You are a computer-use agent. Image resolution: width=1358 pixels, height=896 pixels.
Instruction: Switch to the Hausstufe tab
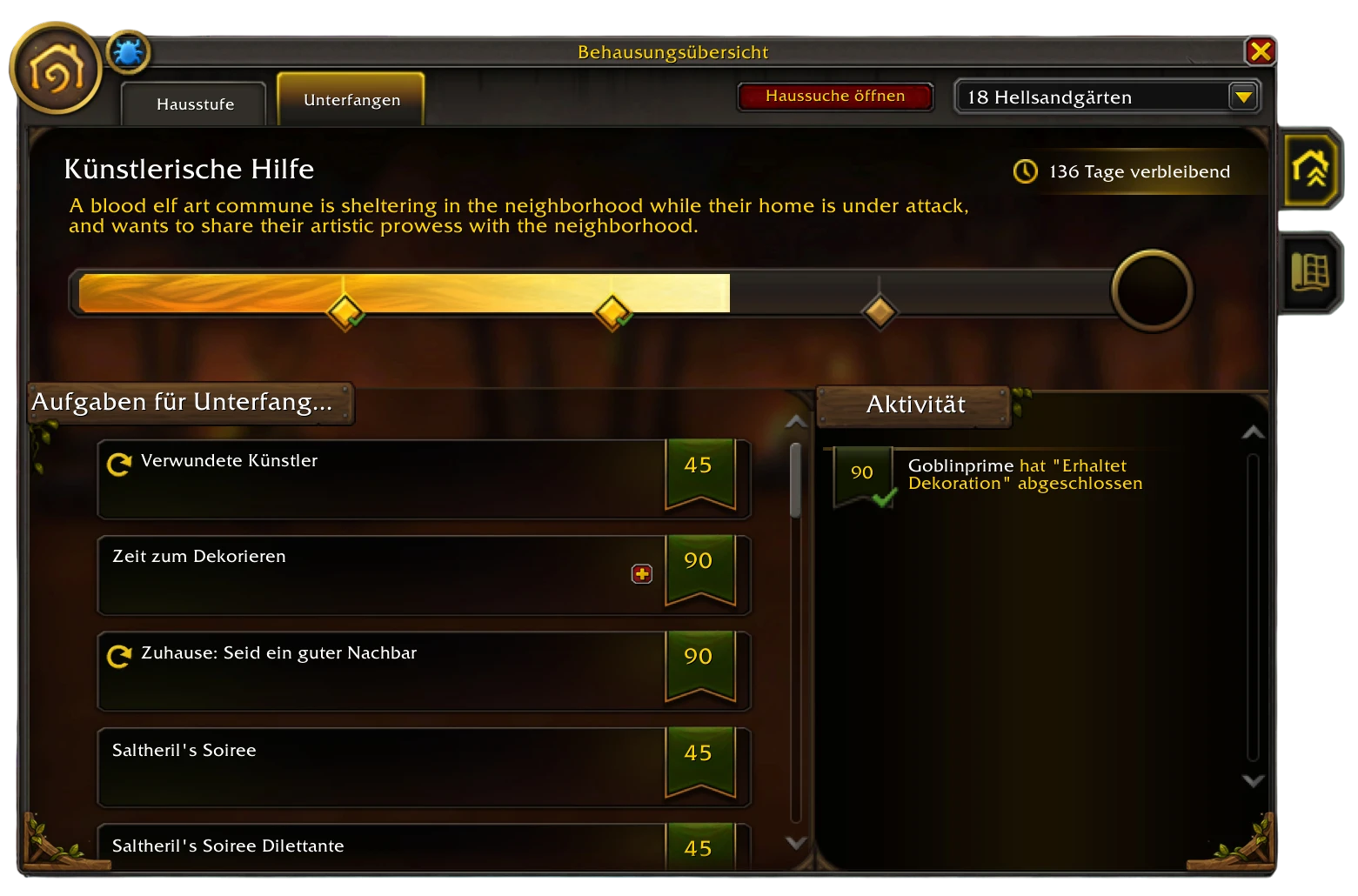(195, 104)
